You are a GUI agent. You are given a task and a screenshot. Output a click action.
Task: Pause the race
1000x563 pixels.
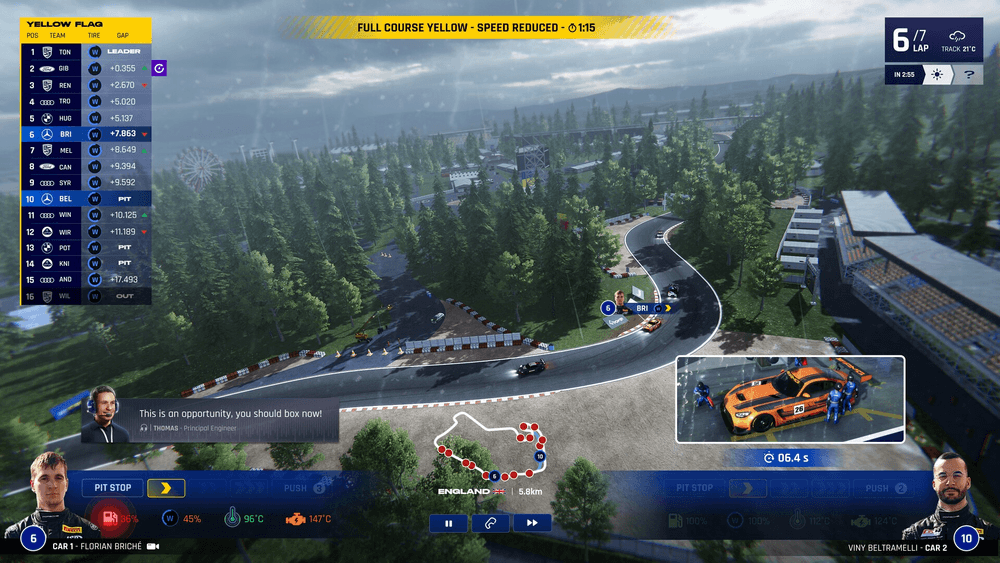(449, 522)
